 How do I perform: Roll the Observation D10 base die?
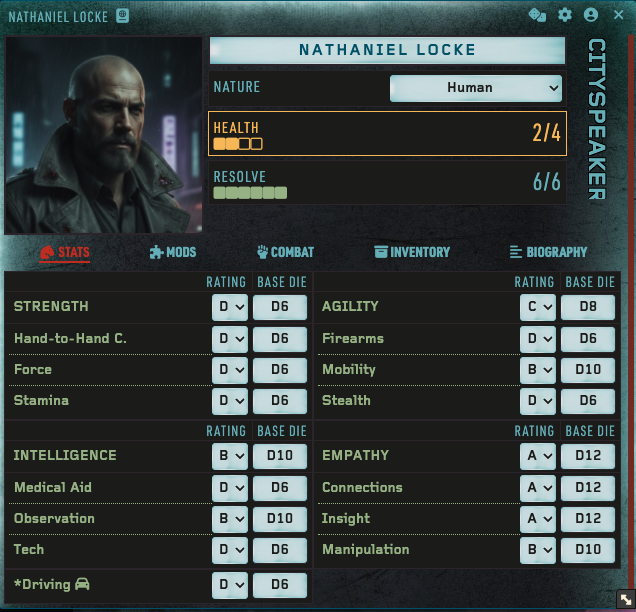pyautogui.click(x=280, y=519)
